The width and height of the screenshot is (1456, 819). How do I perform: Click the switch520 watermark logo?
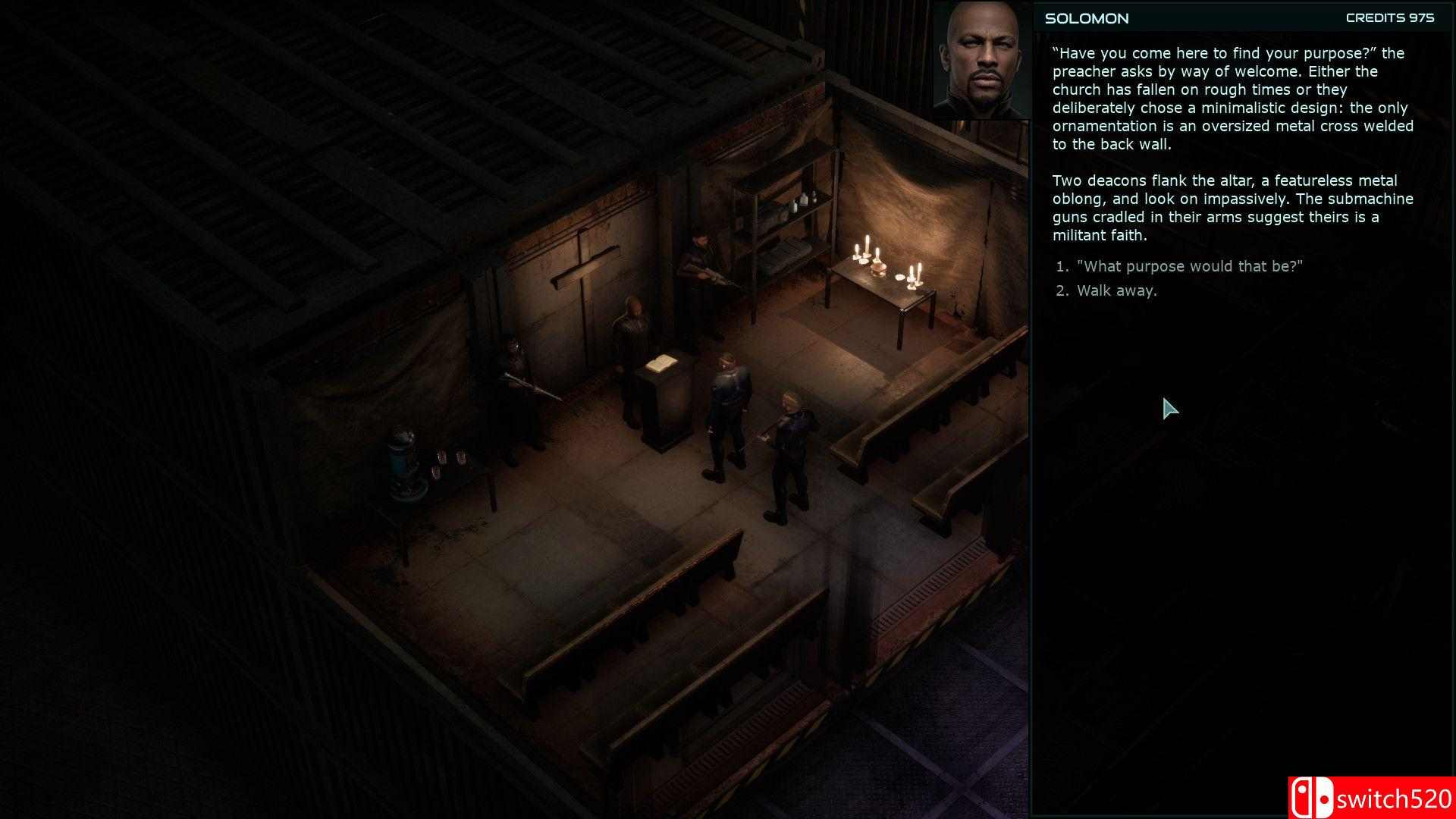click(1373, 794)
